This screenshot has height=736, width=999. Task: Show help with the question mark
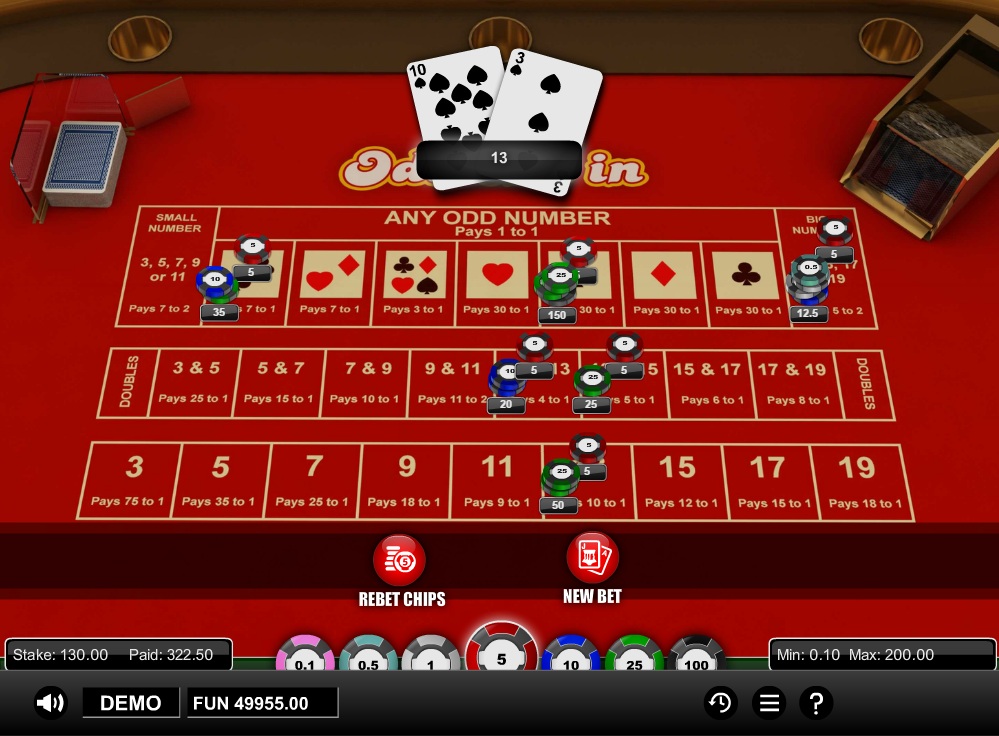point(816,703)
